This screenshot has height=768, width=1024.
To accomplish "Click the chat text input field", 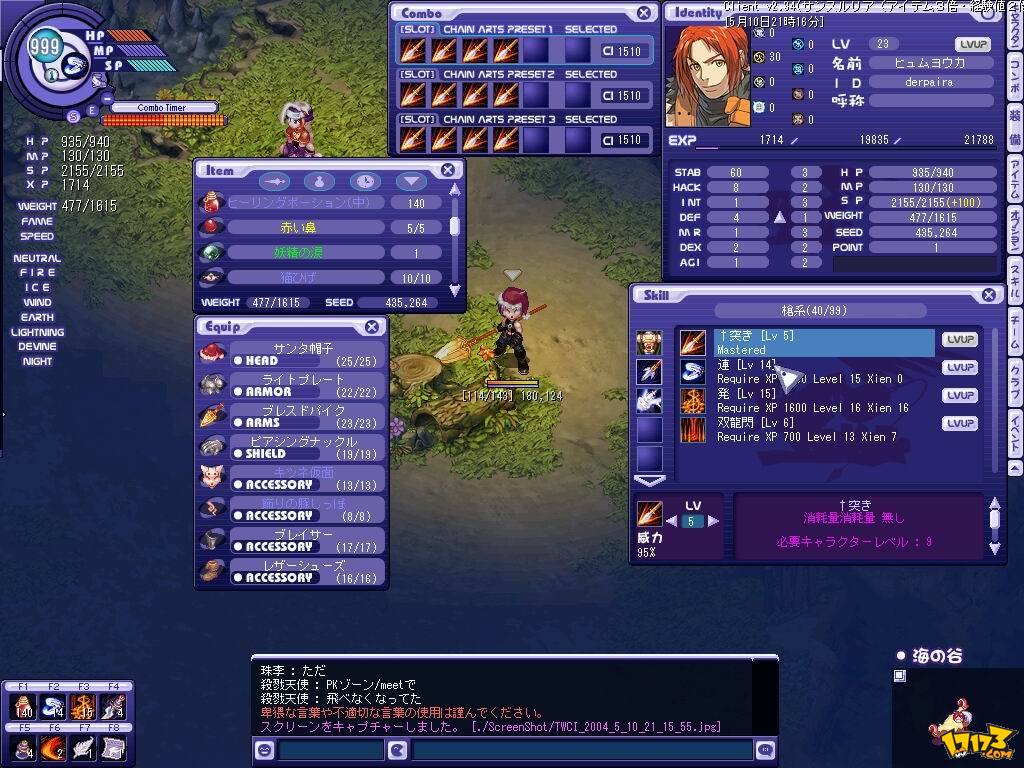I will 580,750.
